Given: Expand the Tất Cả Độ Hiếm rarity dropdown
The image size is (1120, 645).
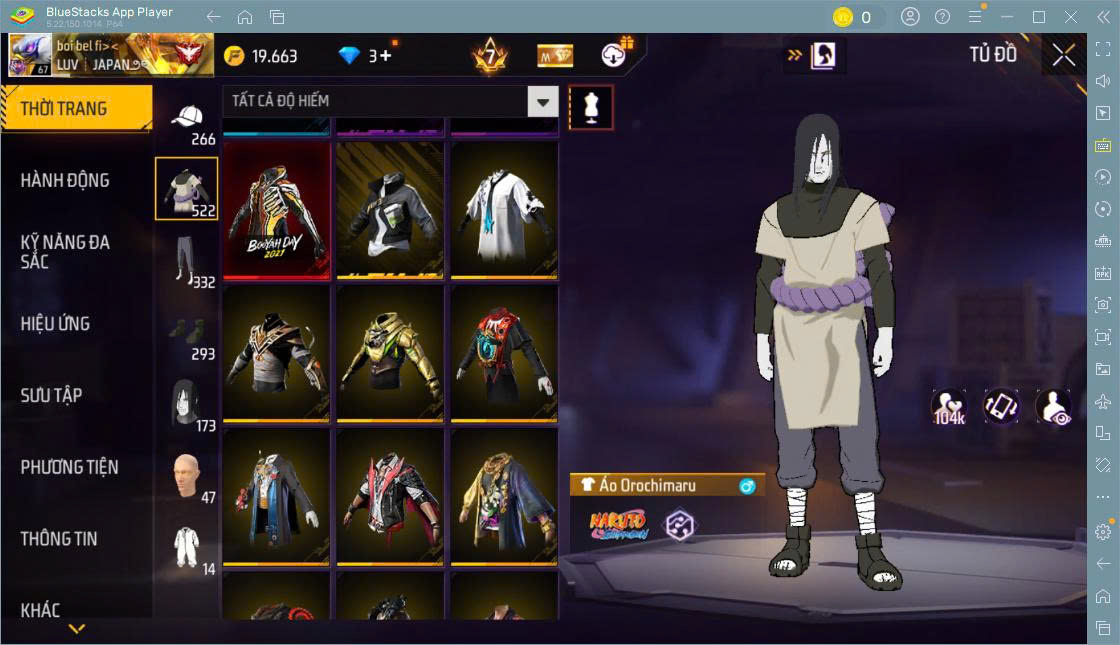Looking at the screenshot, I should pyautogui.click(x=543, y=101).
